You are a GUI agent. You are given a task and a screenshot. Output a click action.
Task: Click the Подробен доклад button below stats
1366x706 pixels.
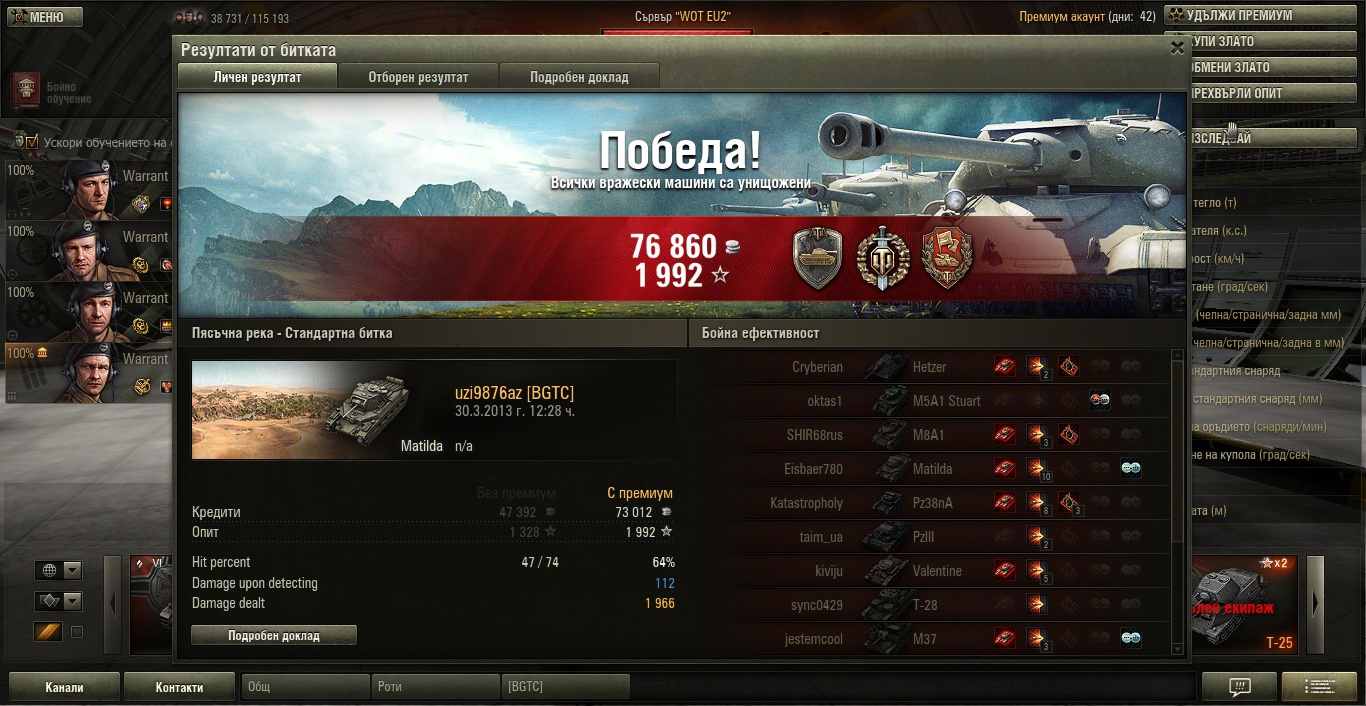click(273, 635)
